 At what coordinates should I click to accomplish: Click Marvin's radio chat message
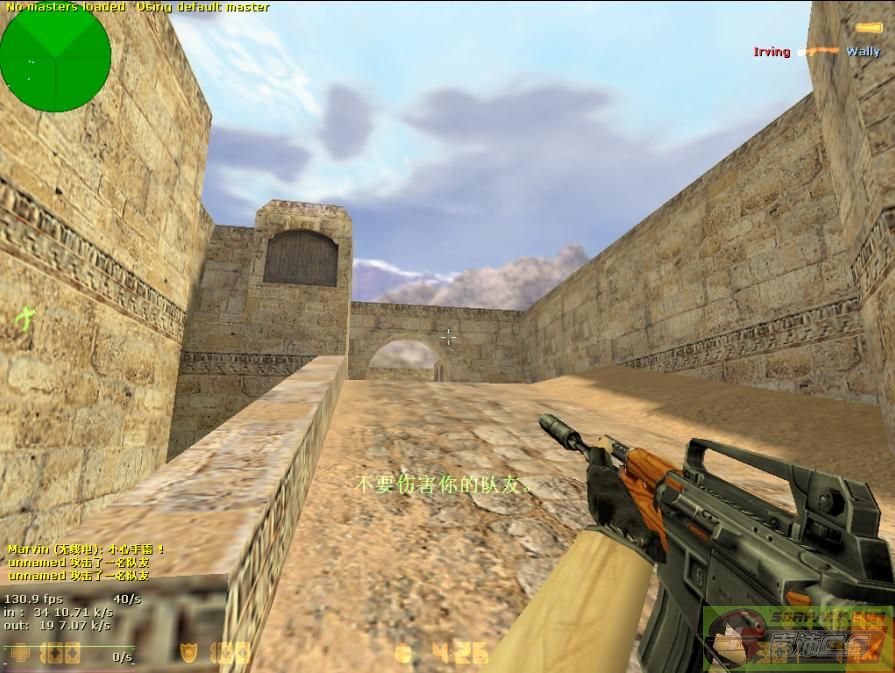86,549
